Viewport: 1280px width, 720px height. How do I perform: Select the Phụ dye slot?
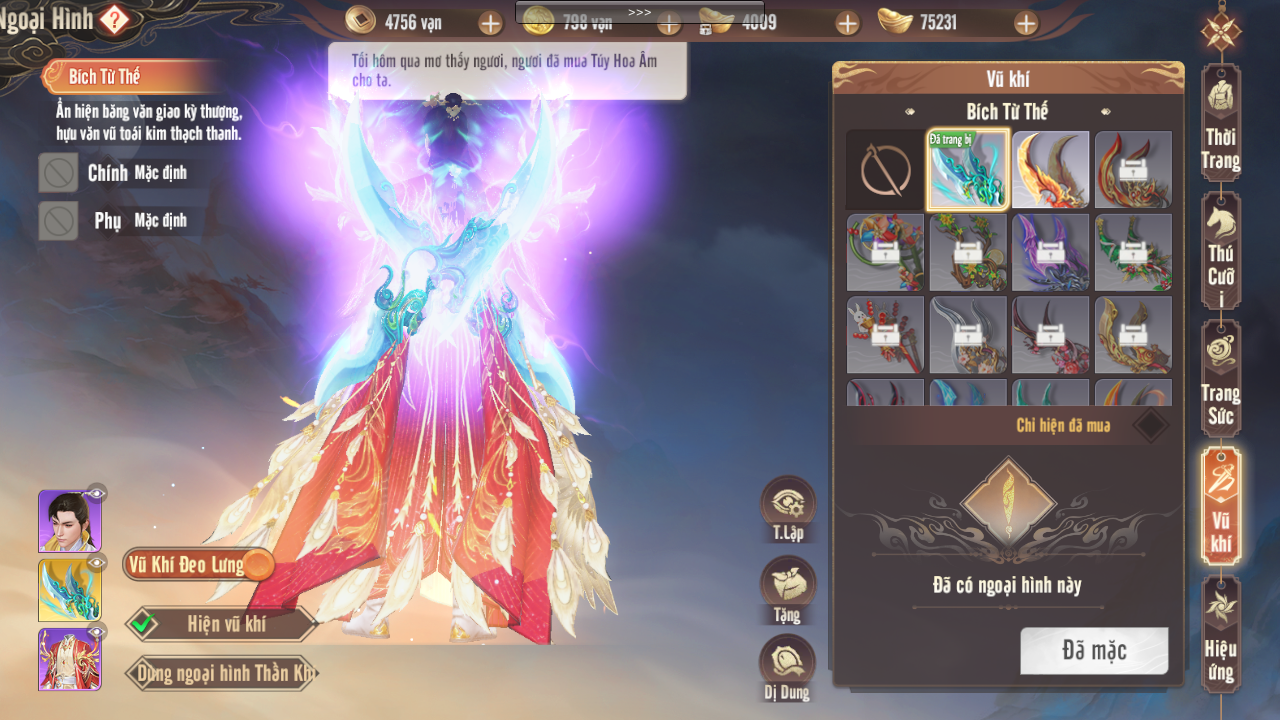point(59,221)
